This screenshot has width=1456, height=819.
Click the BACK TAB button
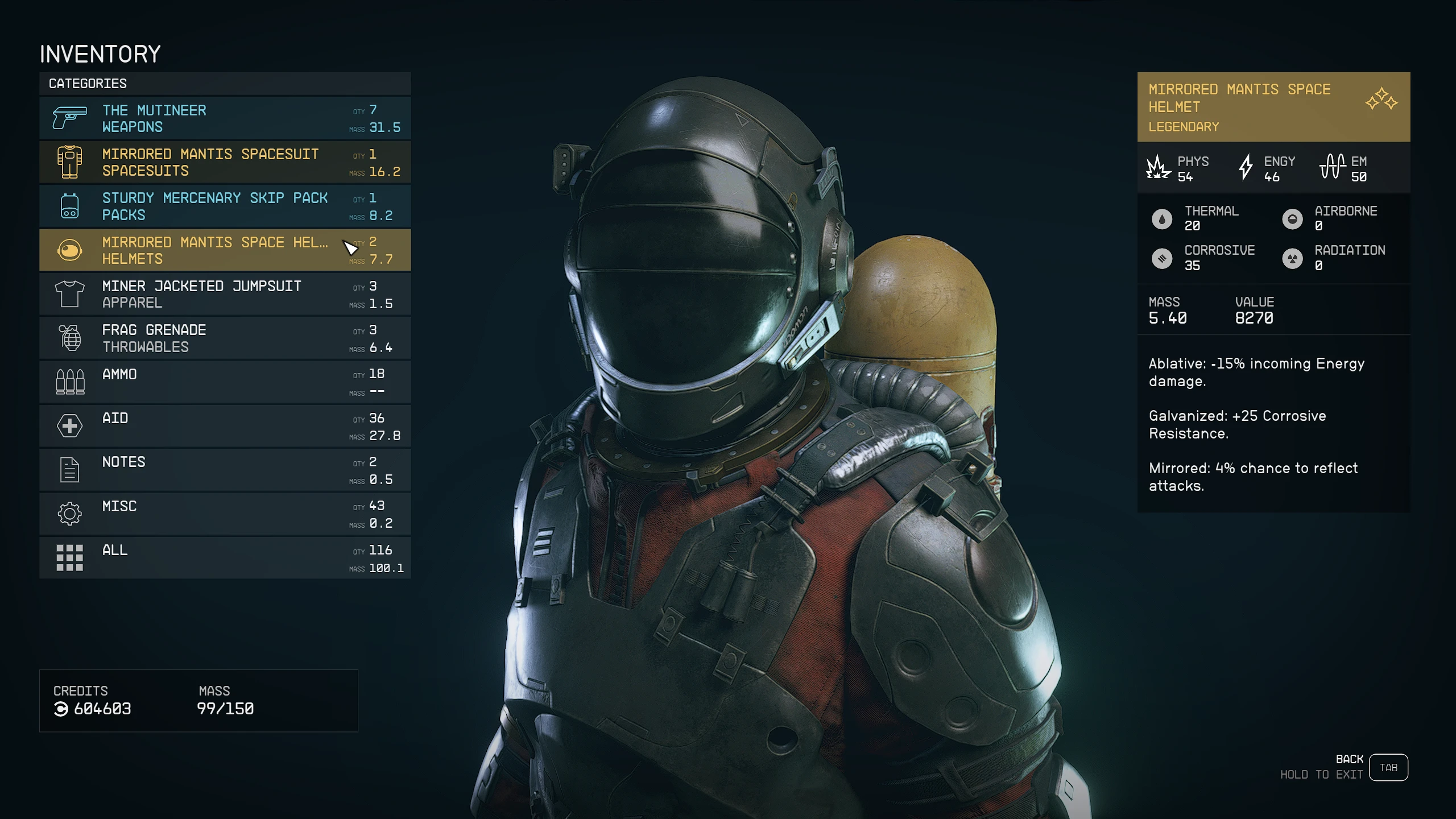(x=1388, y=767)
